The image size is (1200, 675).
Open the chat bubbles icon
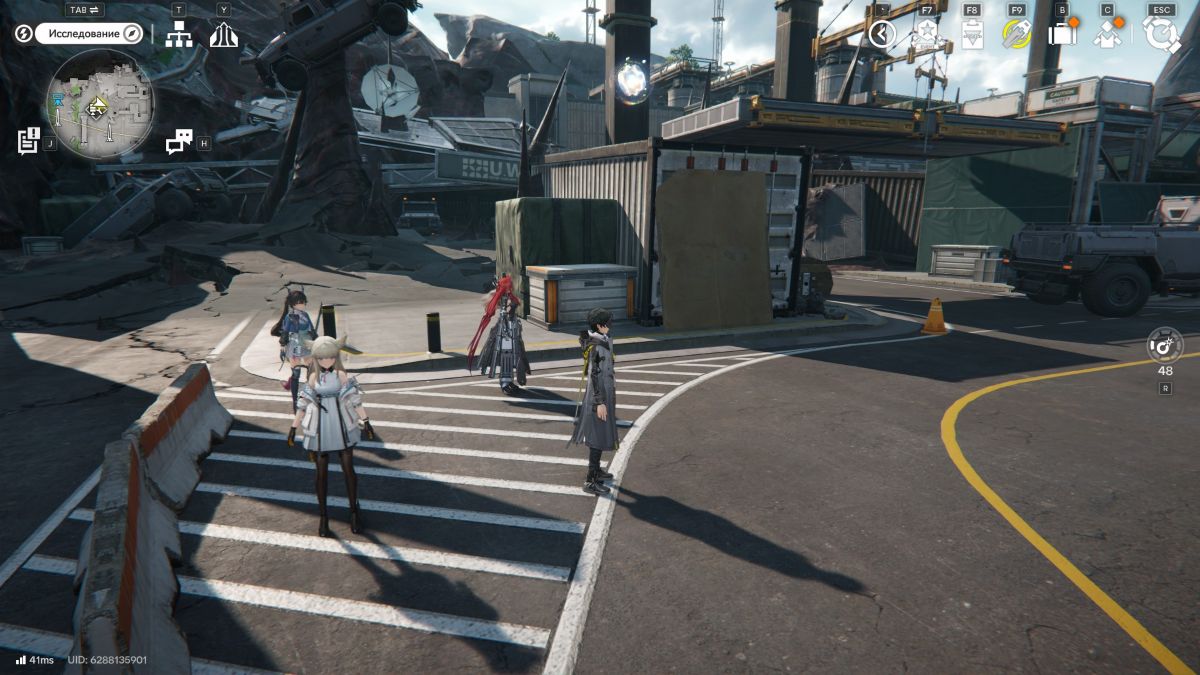pyautogui.click(x=179, y=142)
